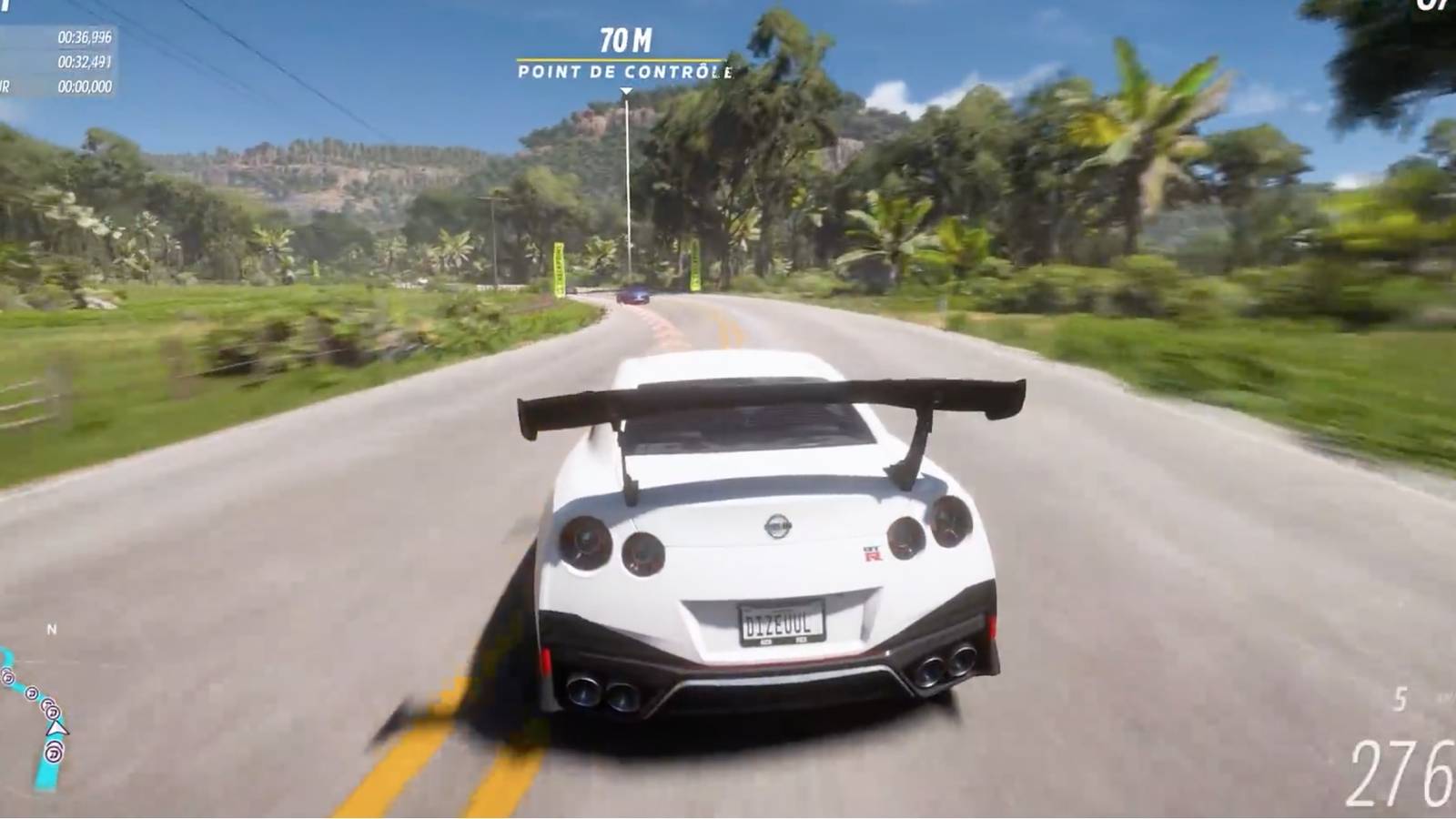The width and height of the screenshot is (1456, 819).
Task: Click the 70 M distance label
Action: tap(624, 38)
